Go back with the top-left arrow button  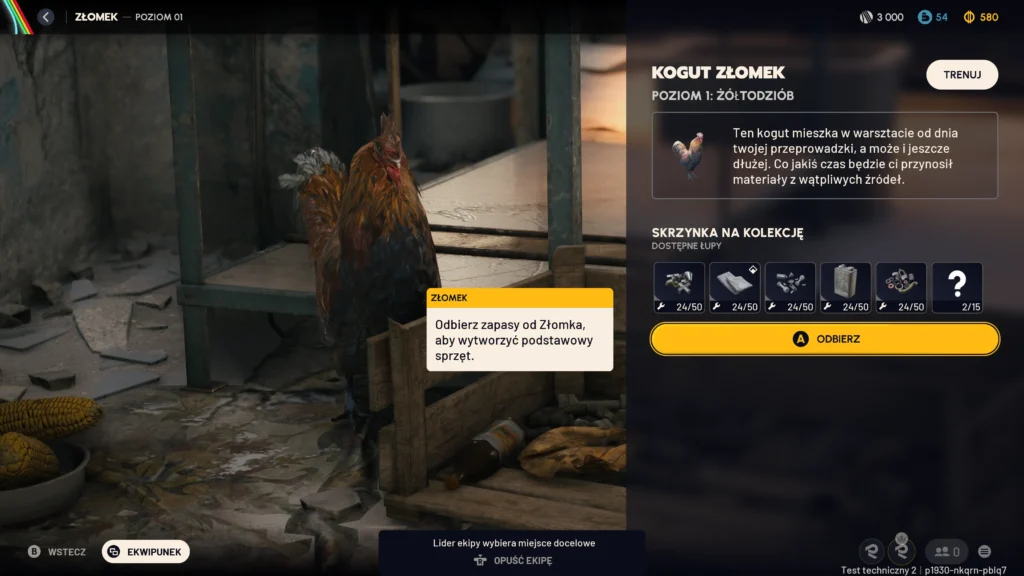[x=45, y=17]
